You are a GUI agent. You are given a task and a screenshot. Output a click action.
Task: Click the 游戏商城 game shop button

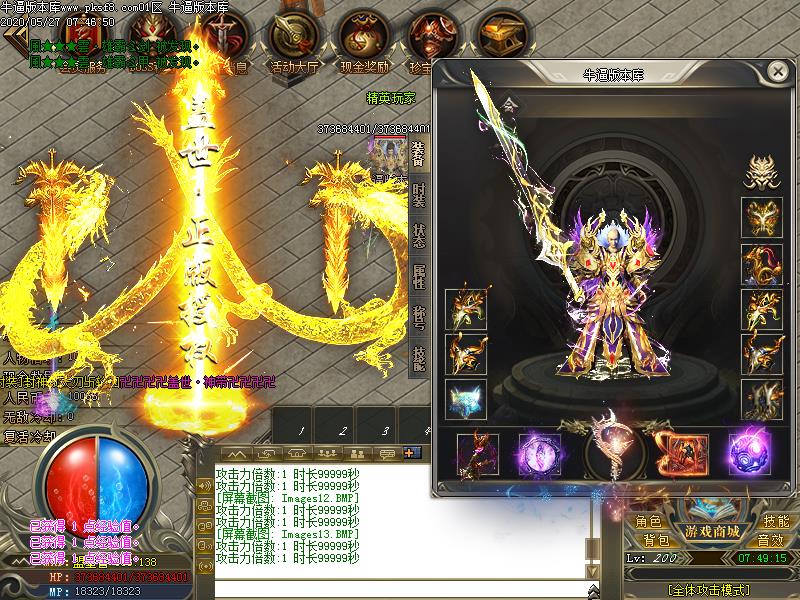point(711,530)
